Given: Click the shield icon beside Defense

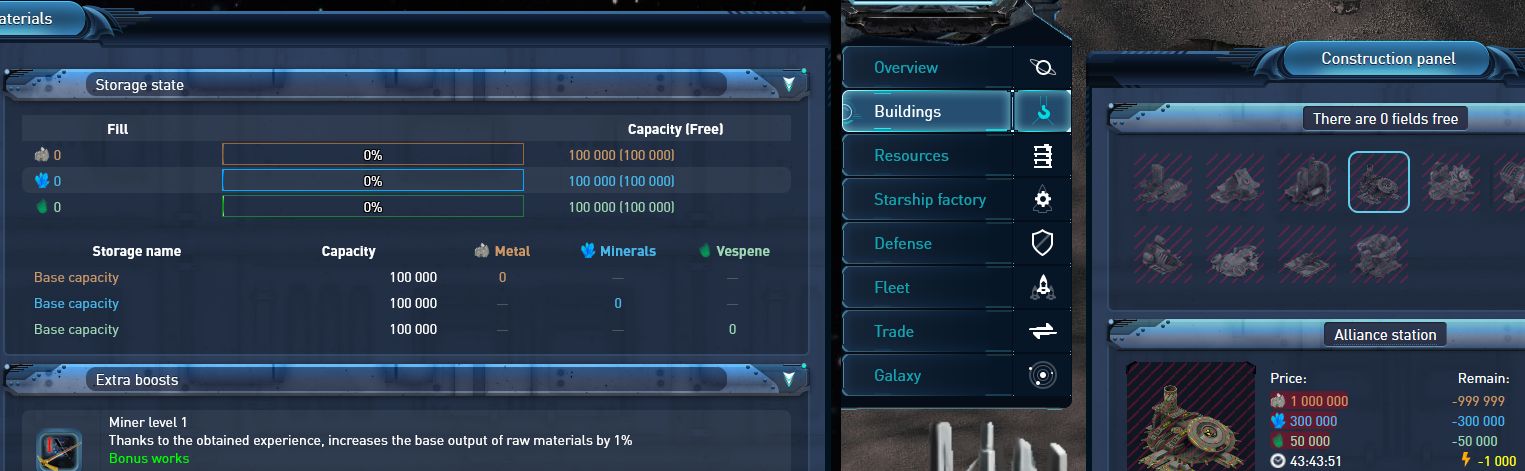Looking at the screenshot, I should 1043,244.
